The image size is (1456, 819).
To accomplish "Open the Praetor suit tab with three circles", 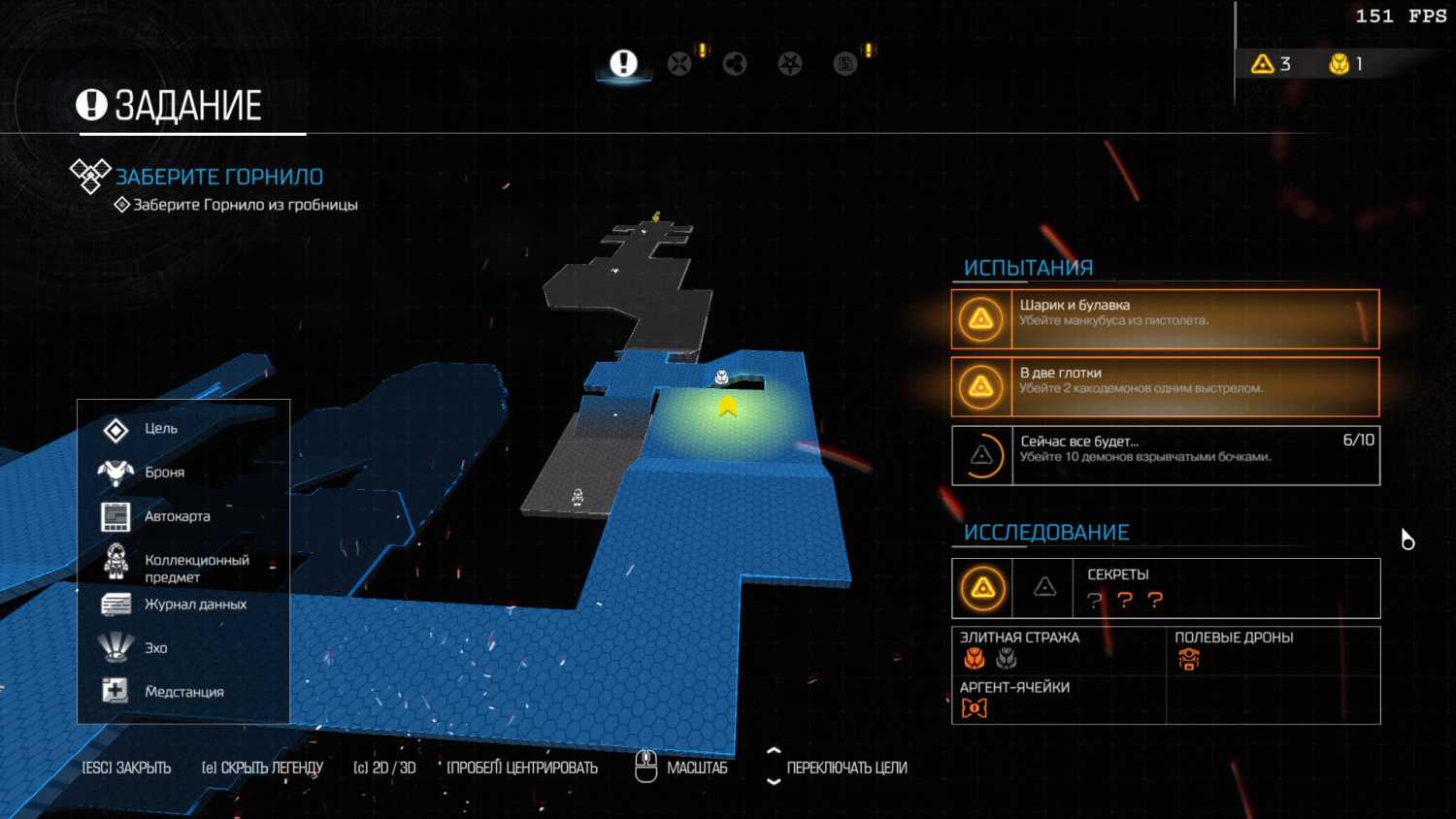I will click(735, 64).
